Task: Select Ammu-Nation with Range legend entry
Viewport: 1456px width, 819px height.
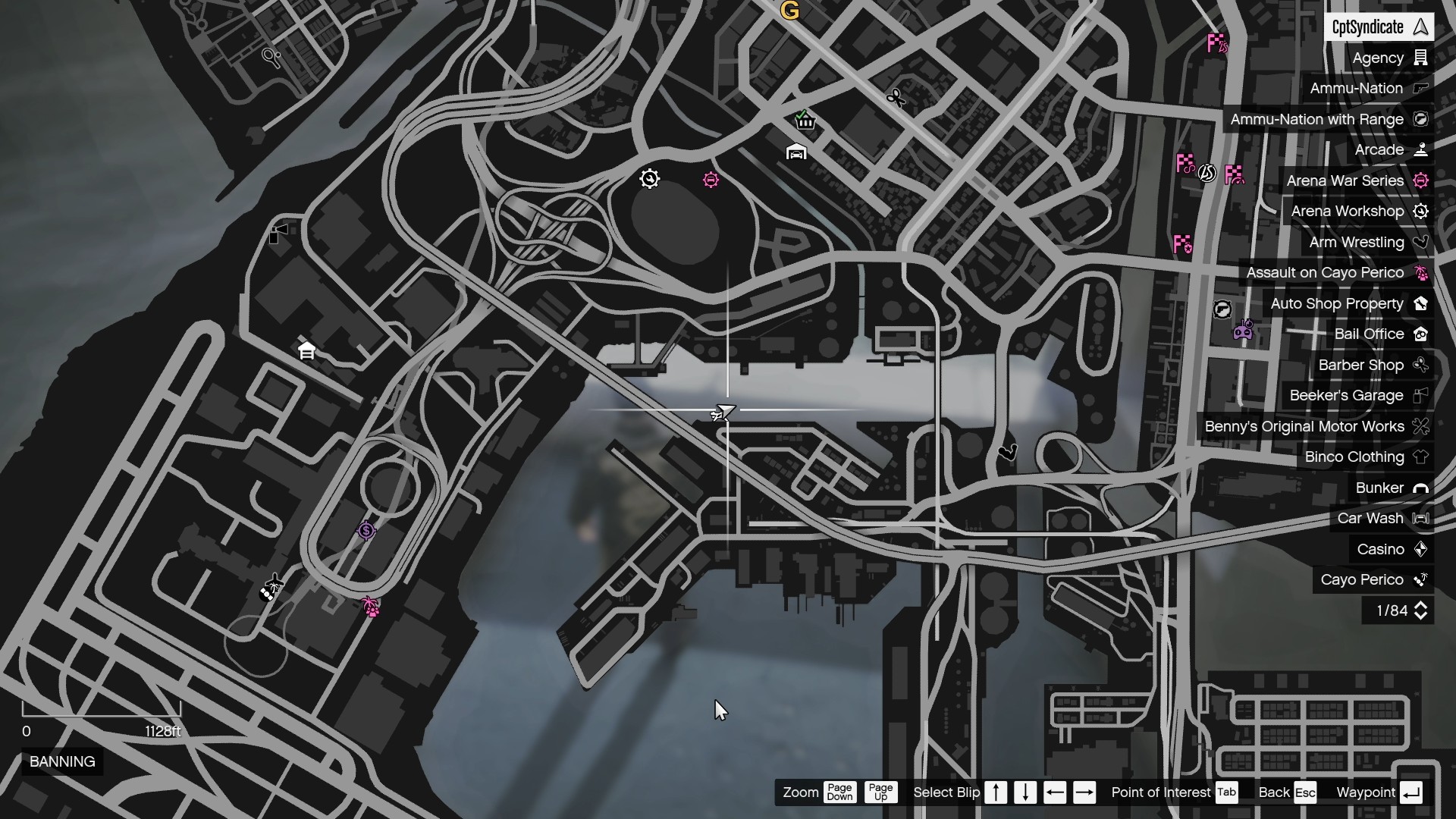Action: [1327, 119]
